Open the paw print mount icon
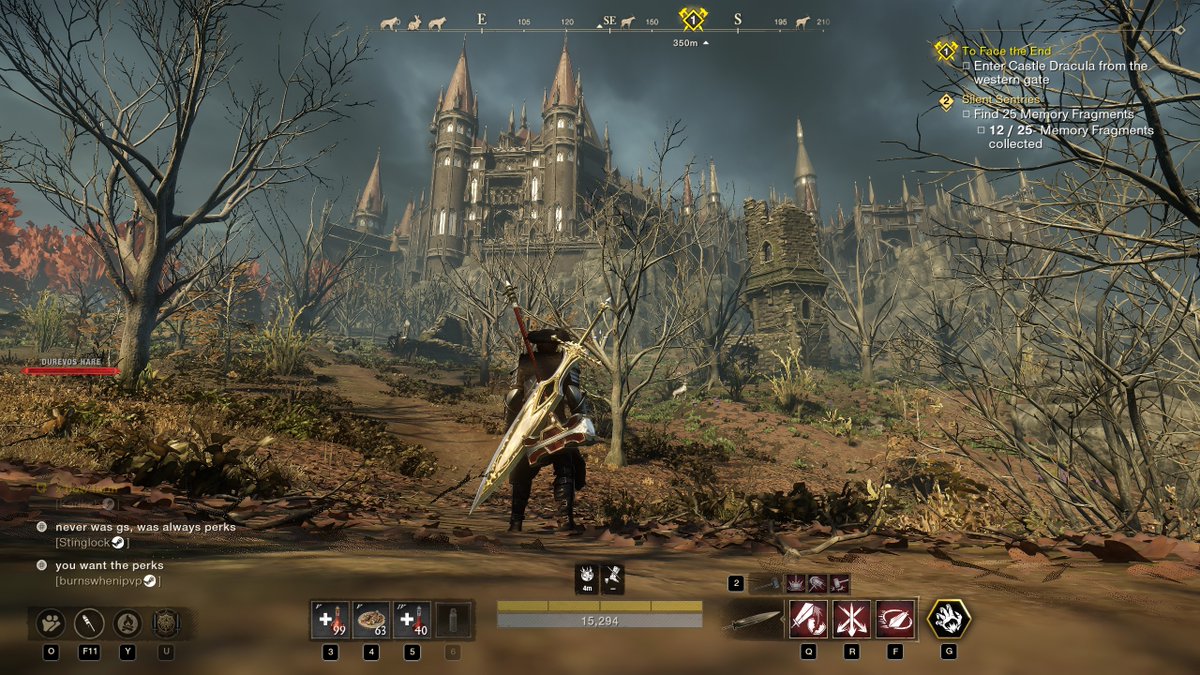Screen dimensions: 1200x675 click(x=50, y=623)
